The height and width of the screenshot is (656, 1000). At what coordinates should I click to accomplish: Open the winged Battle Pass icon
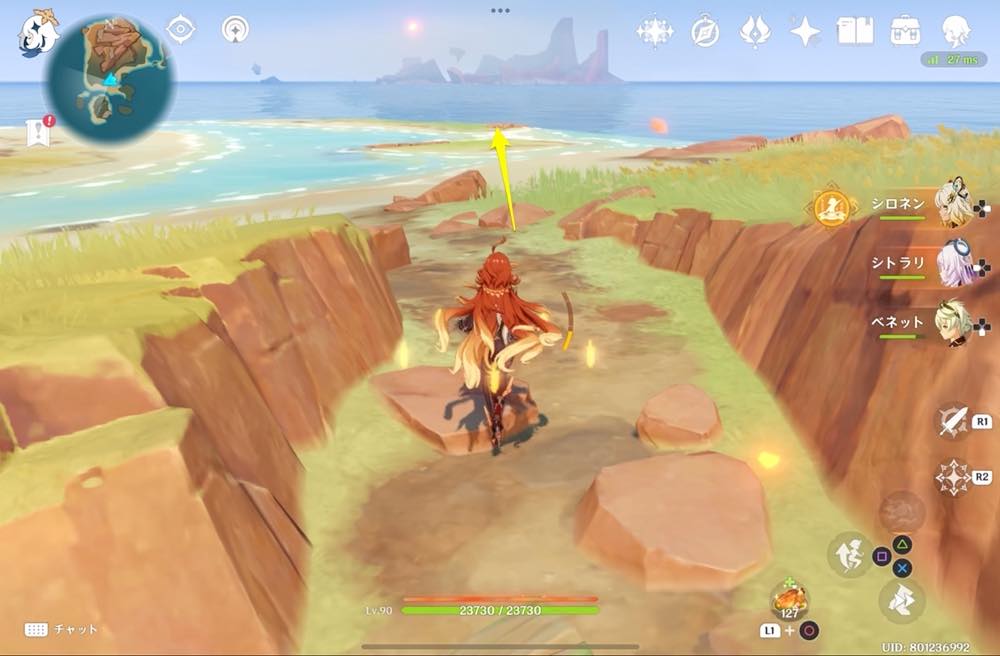(x=755, y=32)
